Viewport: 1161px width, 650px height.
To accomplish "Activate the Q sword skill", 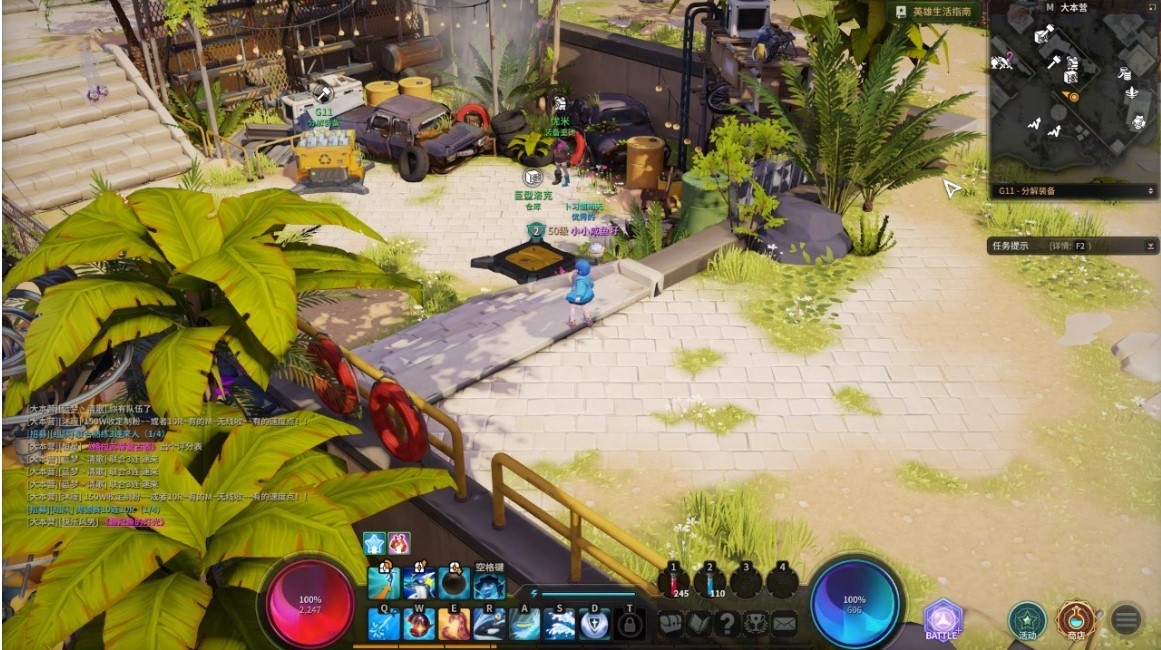I will coord(385,625).
